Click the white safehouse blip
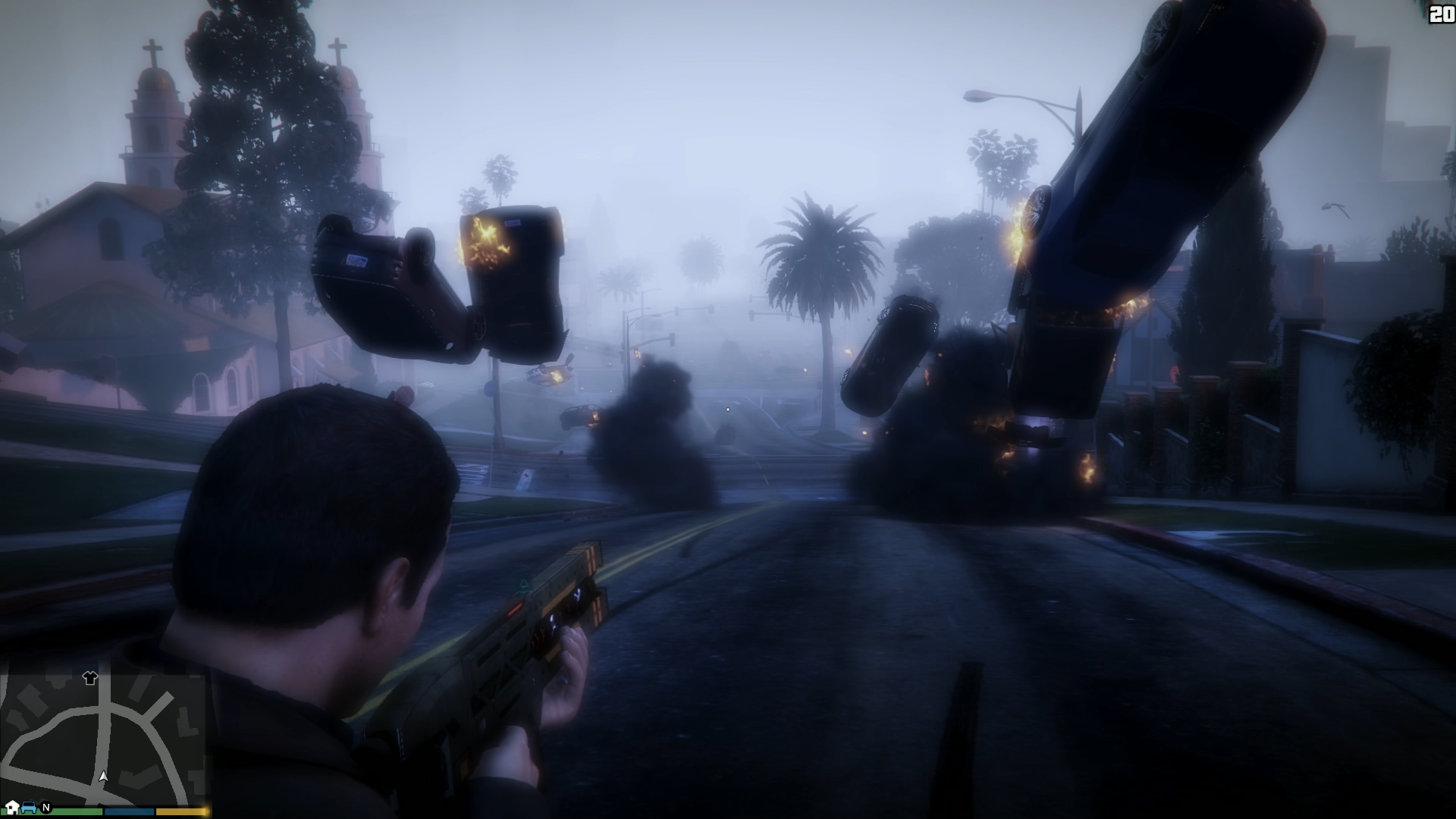This screenshot has height=819, width=1456. pyautogui.click(x=12, y=806)
